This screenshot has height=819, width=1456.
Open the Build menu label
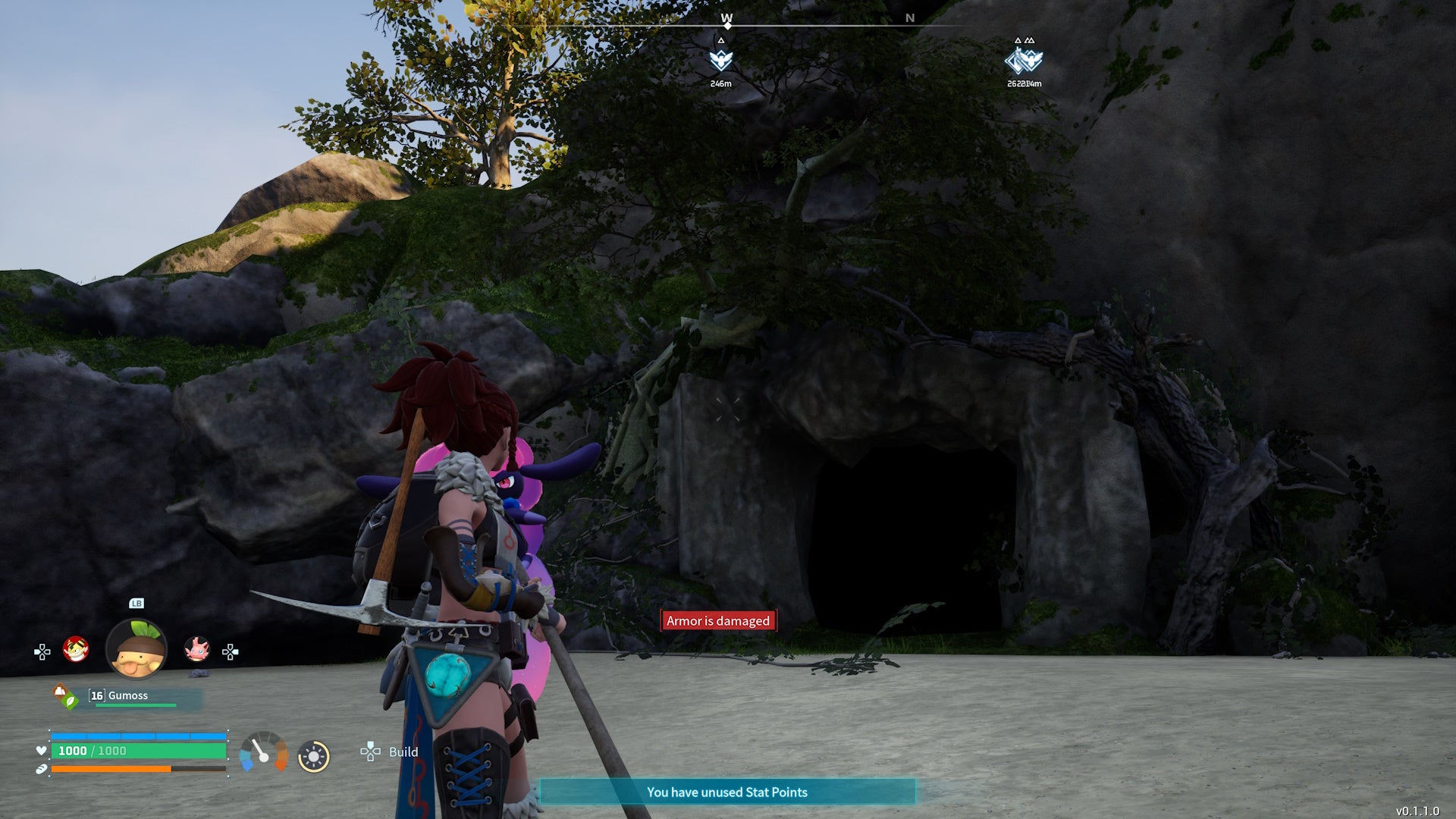(403, 752)
